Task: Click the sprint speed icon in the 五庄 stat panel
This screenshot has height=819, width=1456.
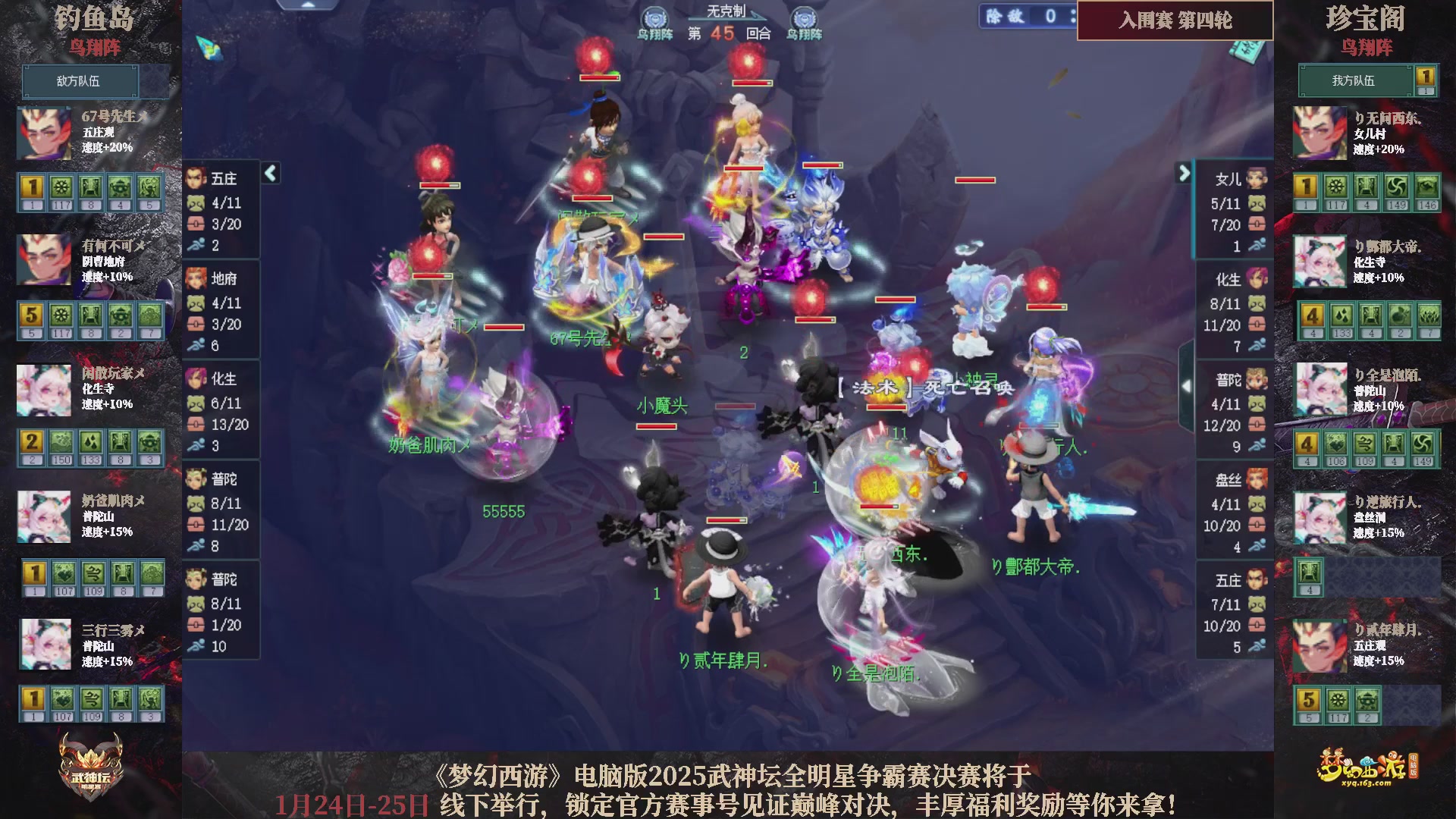Action: [x=196, y=246]
